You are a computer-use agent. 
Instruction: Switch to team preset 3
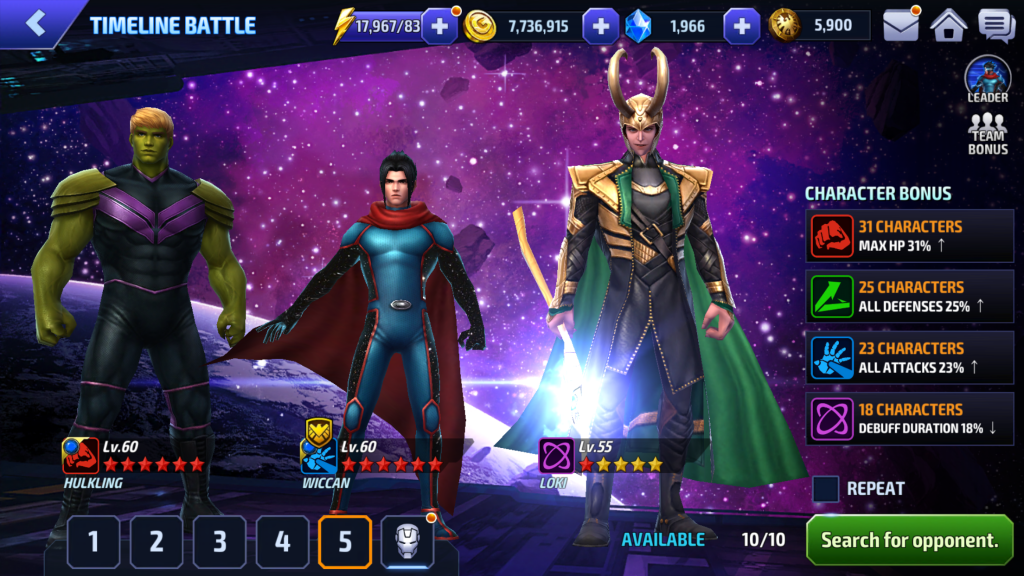[x=220, y=542]
